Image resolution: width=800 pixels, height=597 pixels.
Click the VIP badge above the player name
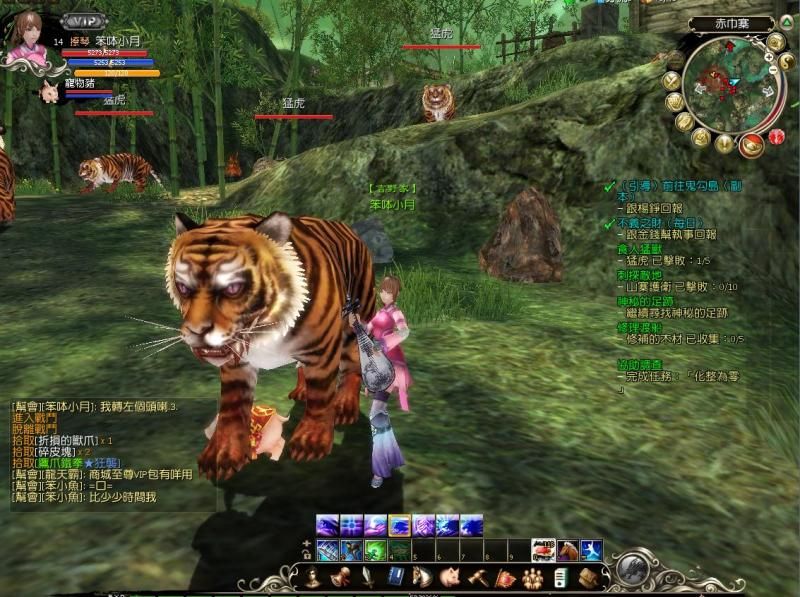pyautogui.click(x=83, y=21)
